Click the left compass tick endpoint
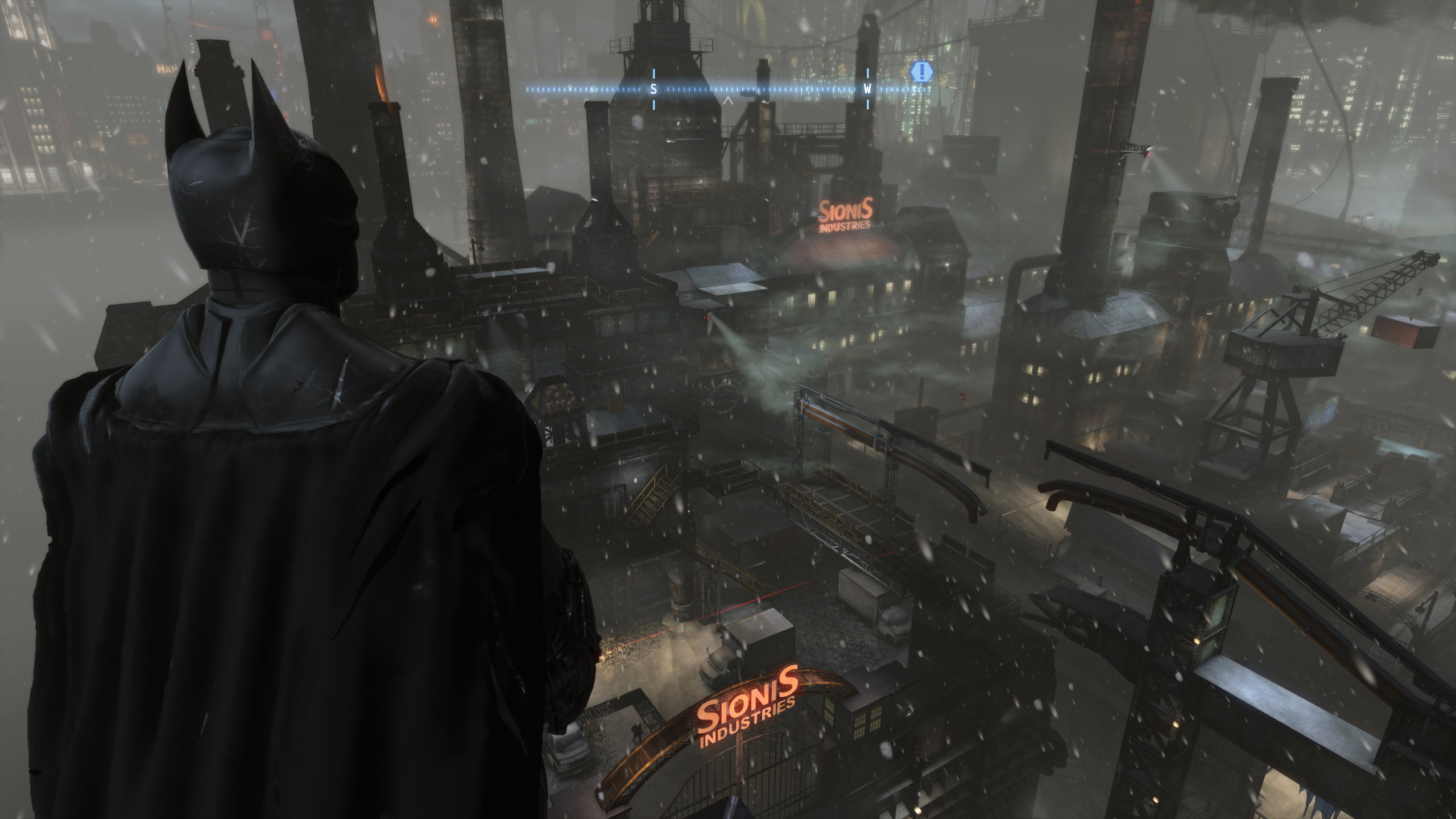The width and height of the screenshot is (1456, 819). click(529, 88)
